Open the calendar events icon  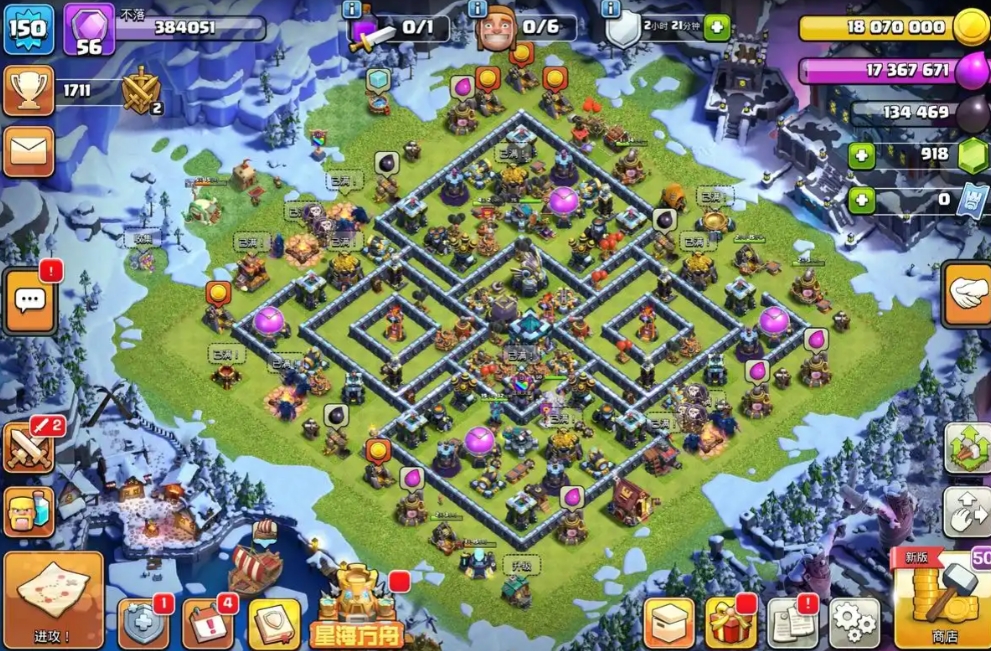[207, 625]
